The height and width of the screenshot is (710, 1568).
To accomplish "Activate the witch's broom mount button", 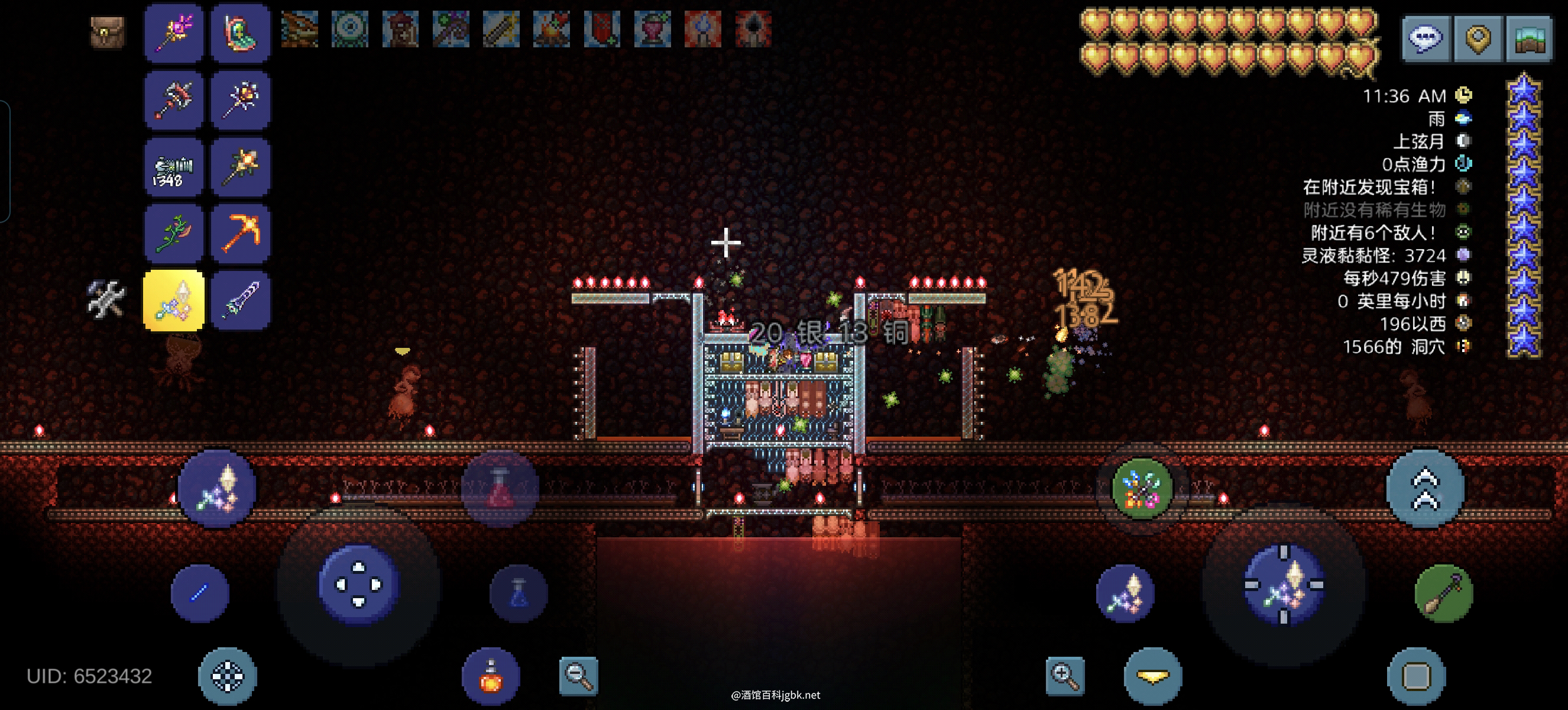I will pyautogui.click(x=1443, y=593).
